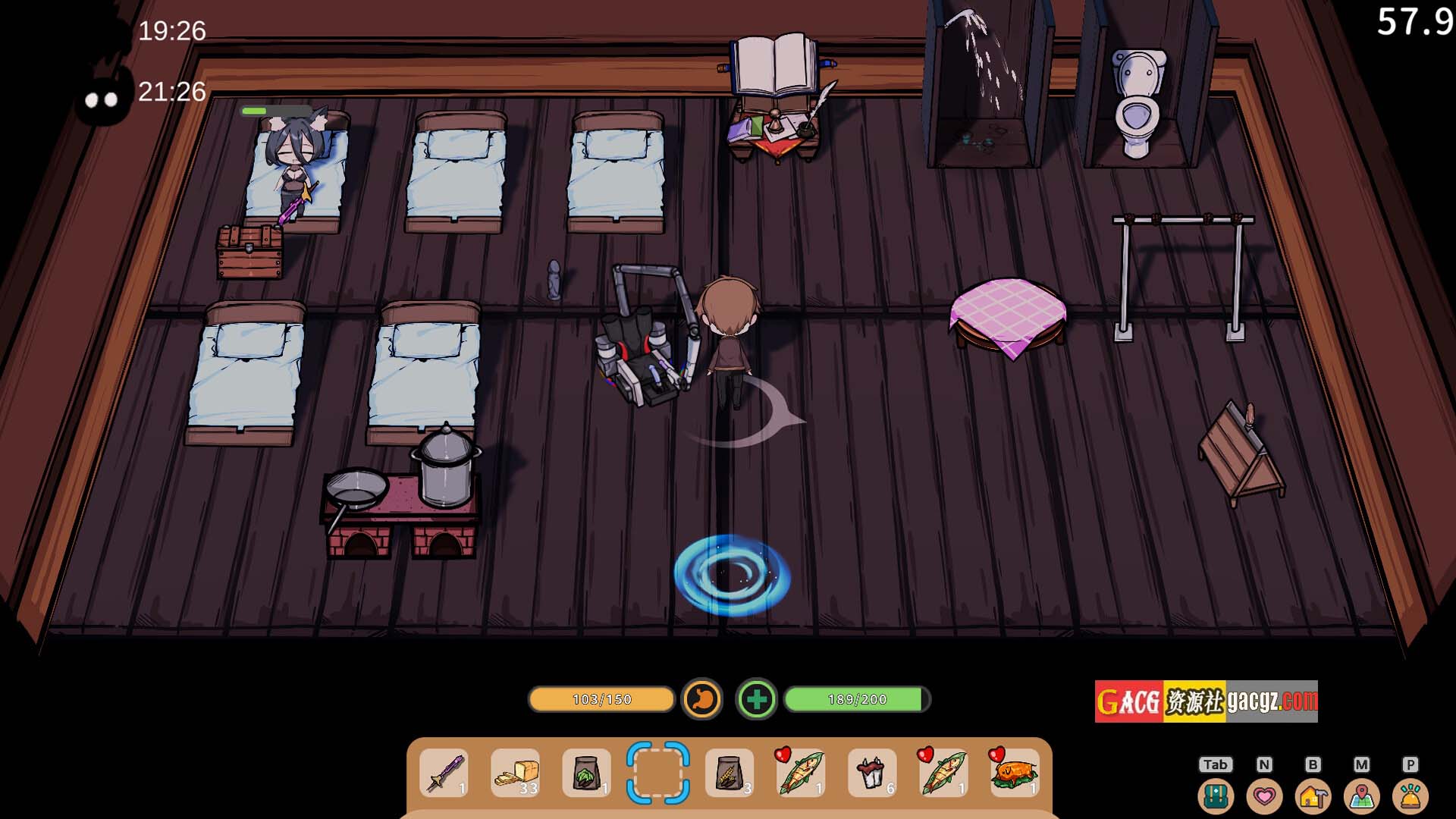Click the golden service bell icon

tap(1410, 796)
